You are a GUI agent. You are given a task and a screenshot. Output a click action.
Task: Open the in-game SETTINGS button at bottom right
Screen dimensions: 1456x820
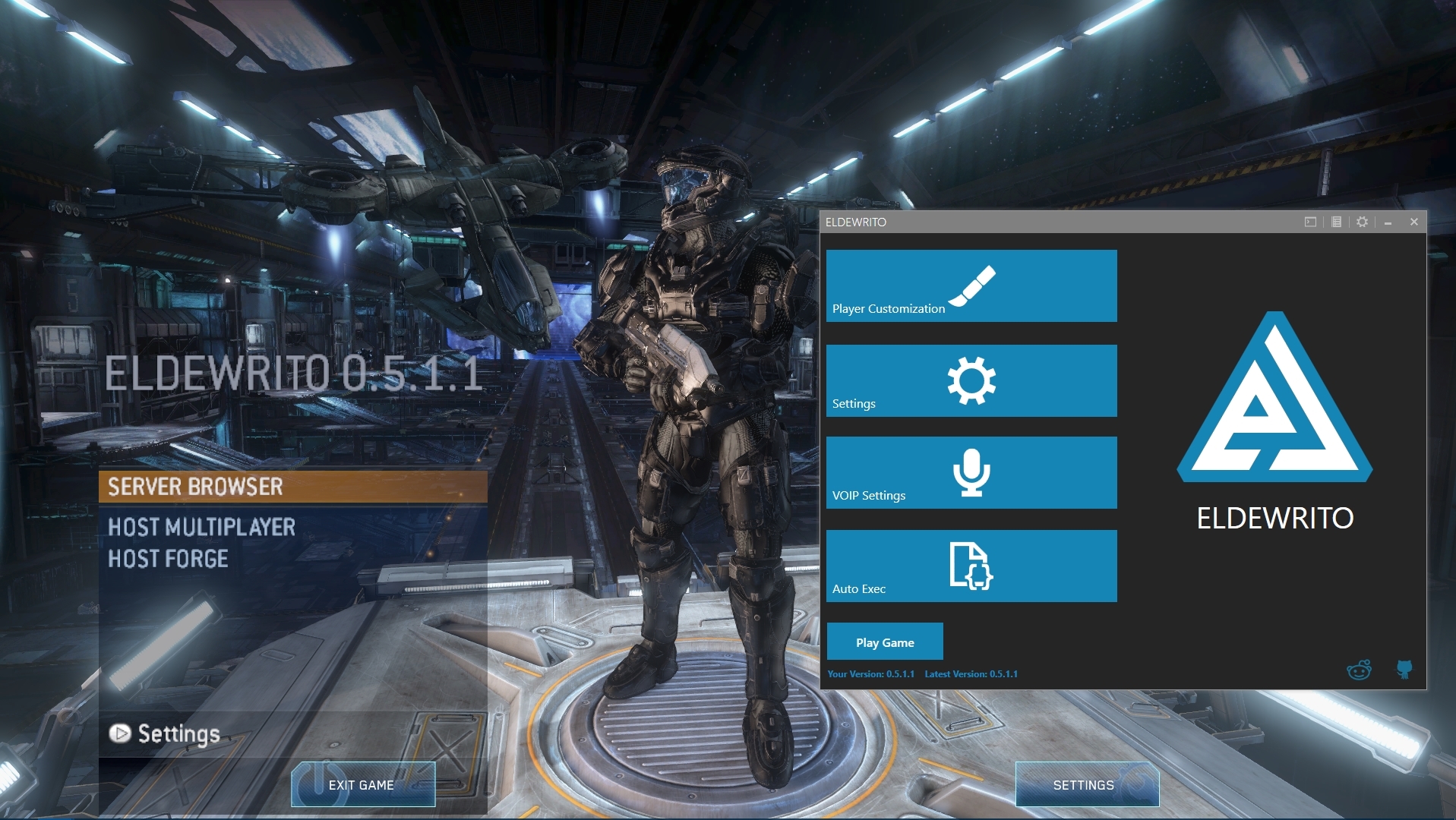pyautogui.click(x=1086, y=785)
